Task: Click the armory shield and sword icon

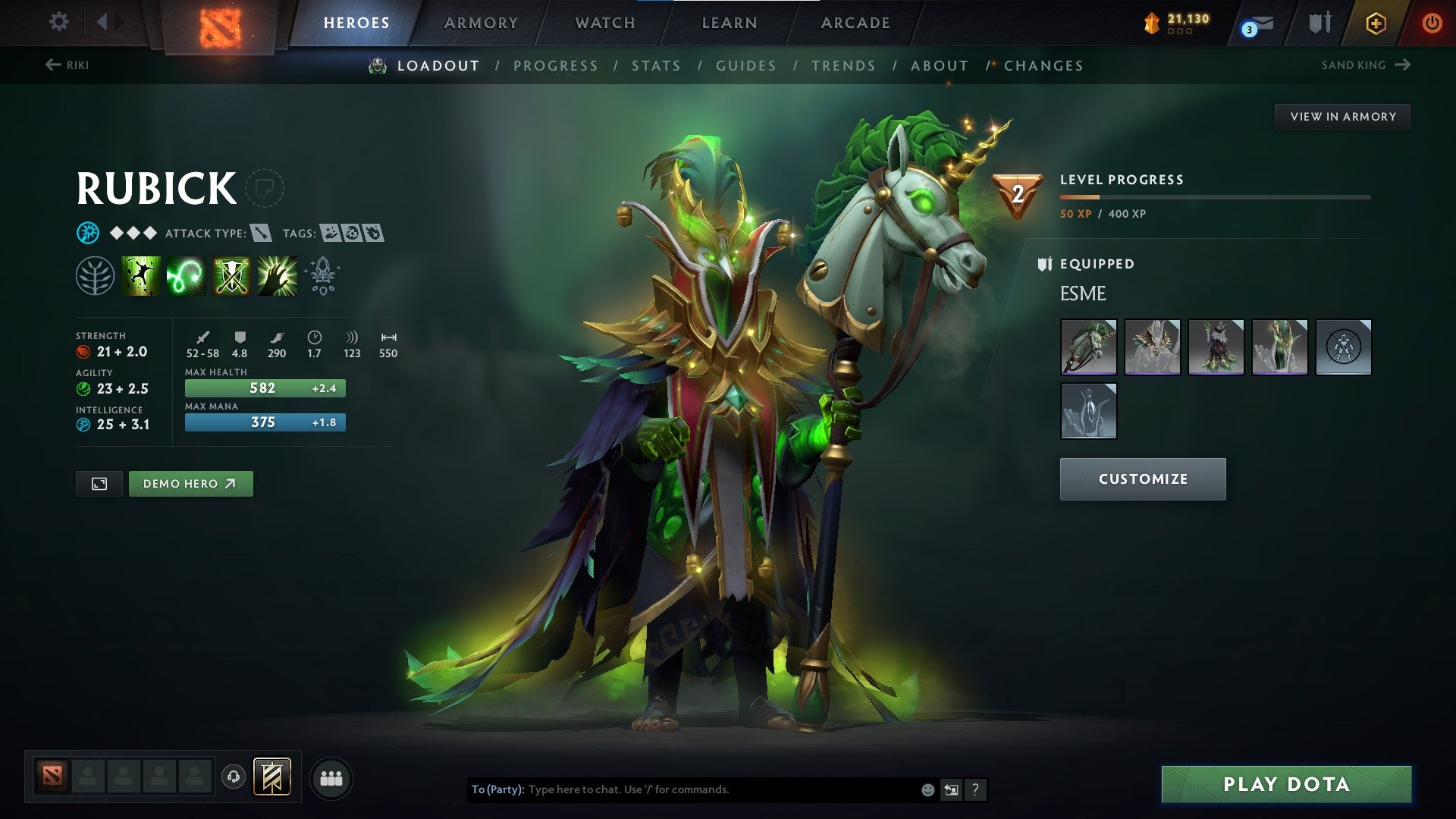Action: pyautogui.click(x=1319, y=23)
